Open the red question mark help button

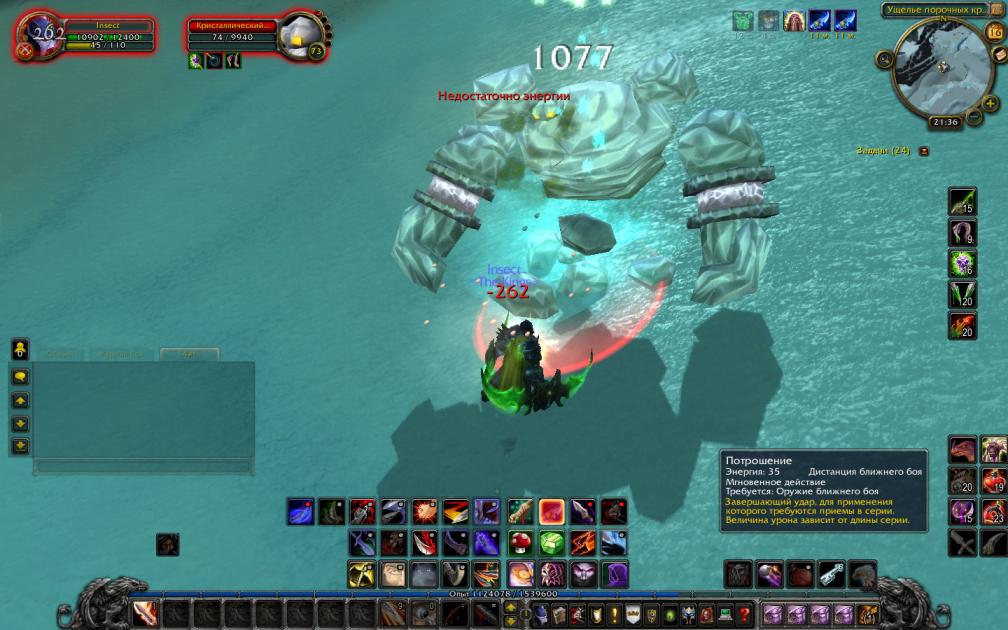745,613
